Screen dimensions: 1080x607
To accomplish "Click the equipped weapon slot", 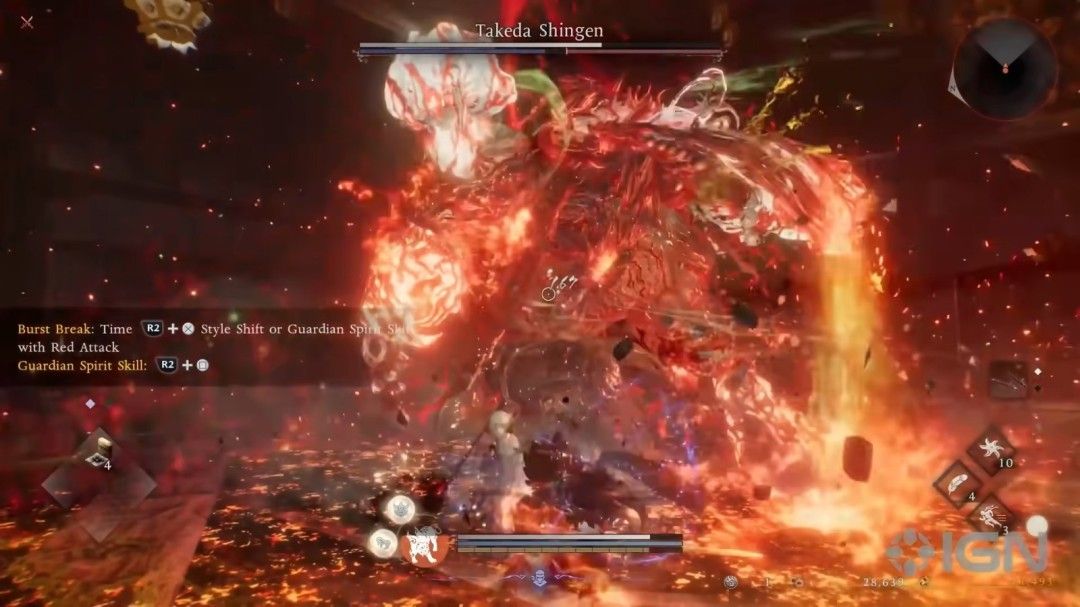I will pos(1008,380).
